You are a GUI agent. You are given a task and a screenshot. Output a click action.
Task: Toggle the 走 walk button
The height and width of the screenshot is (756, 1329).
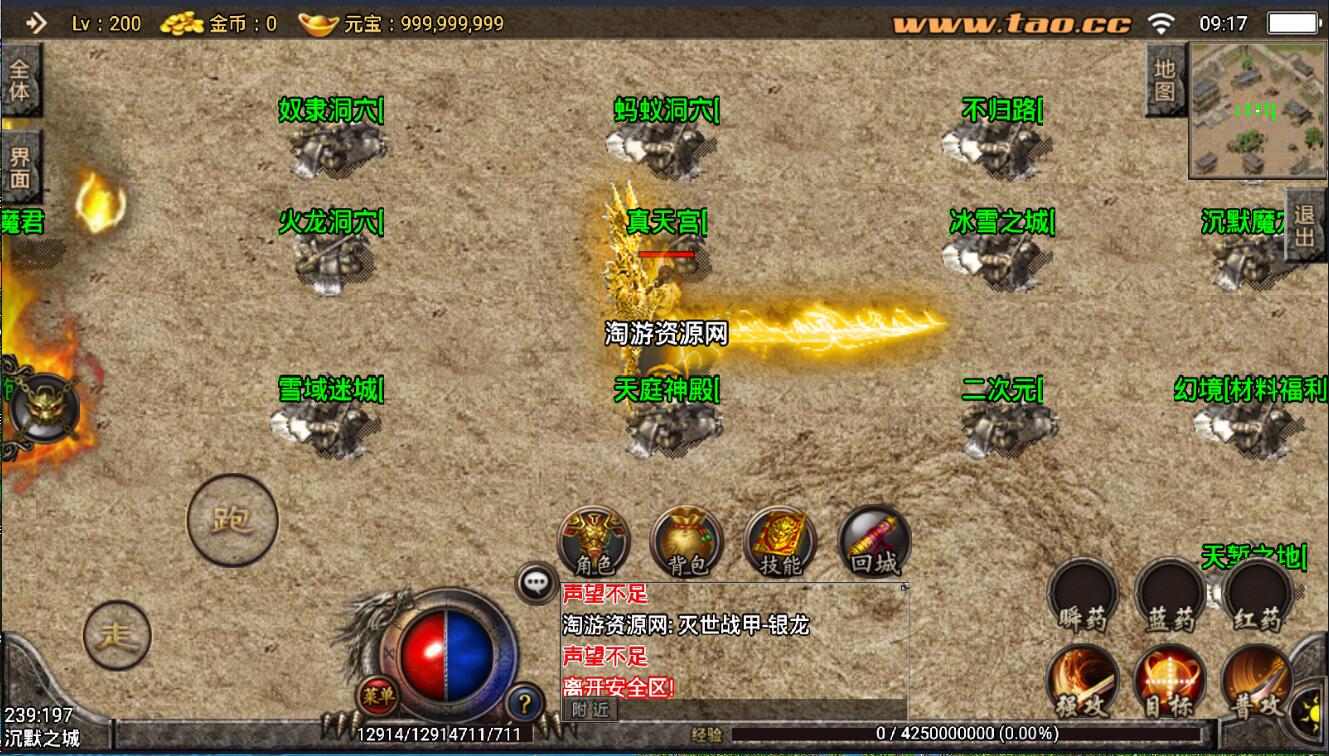click(117, 634)
